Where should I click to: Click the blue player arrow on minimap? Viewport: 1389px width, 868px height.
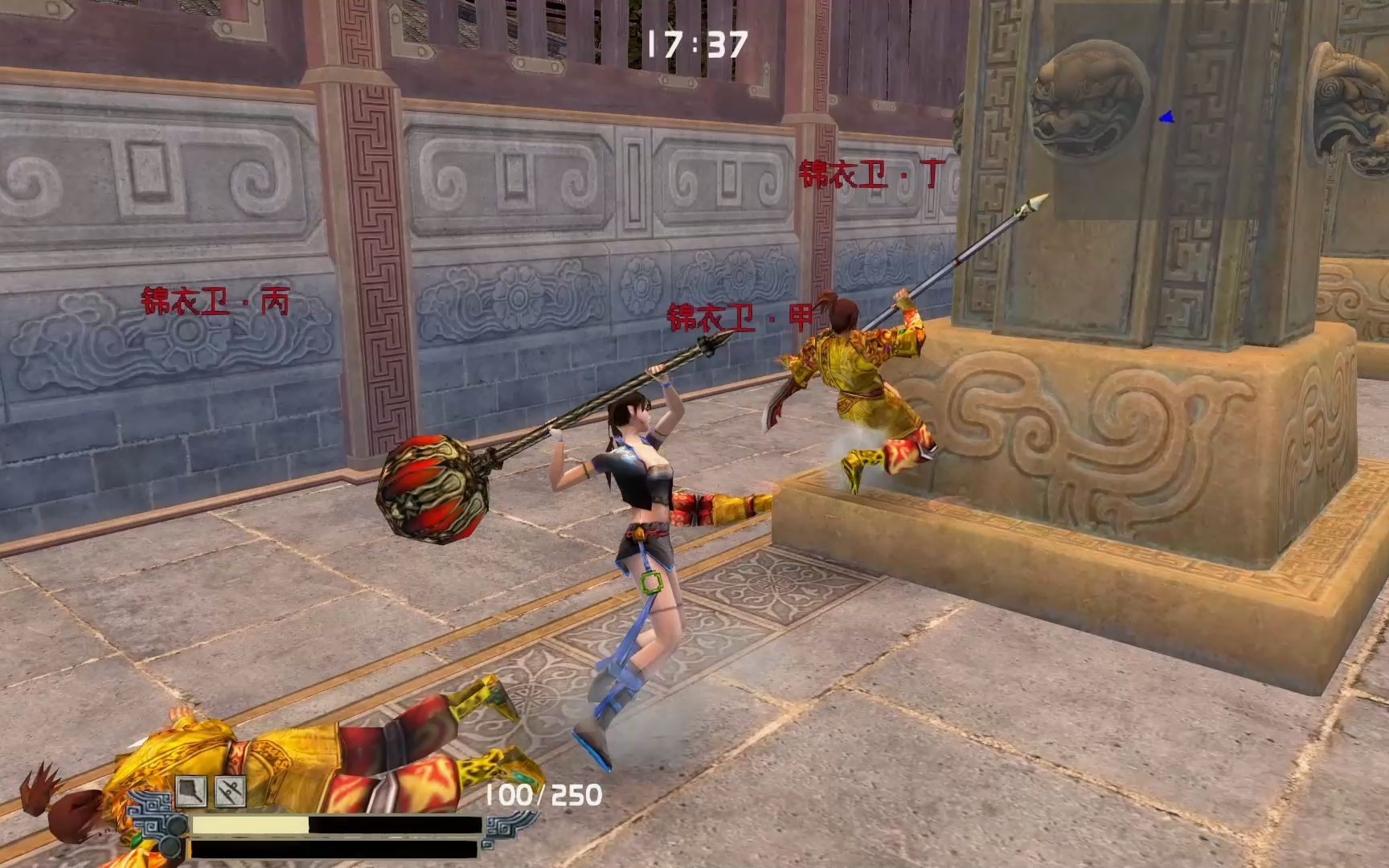coord(1166,118)
